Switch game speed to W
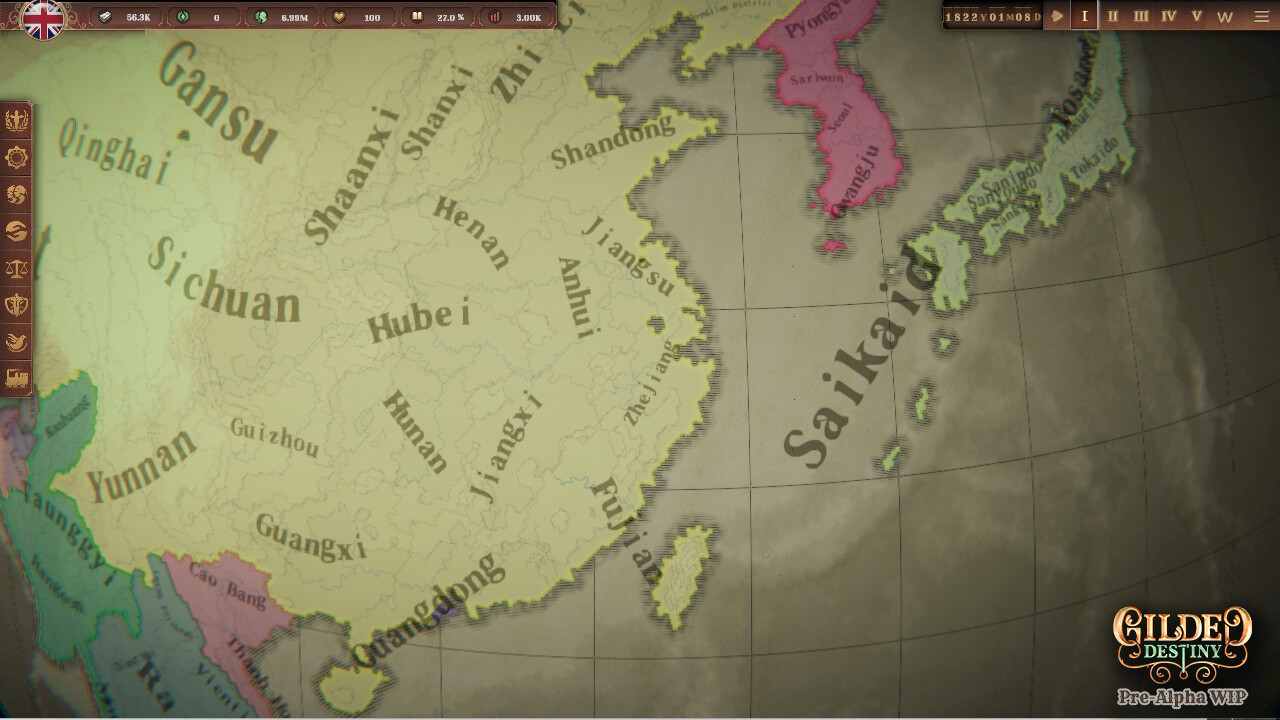 point(1224,16)
